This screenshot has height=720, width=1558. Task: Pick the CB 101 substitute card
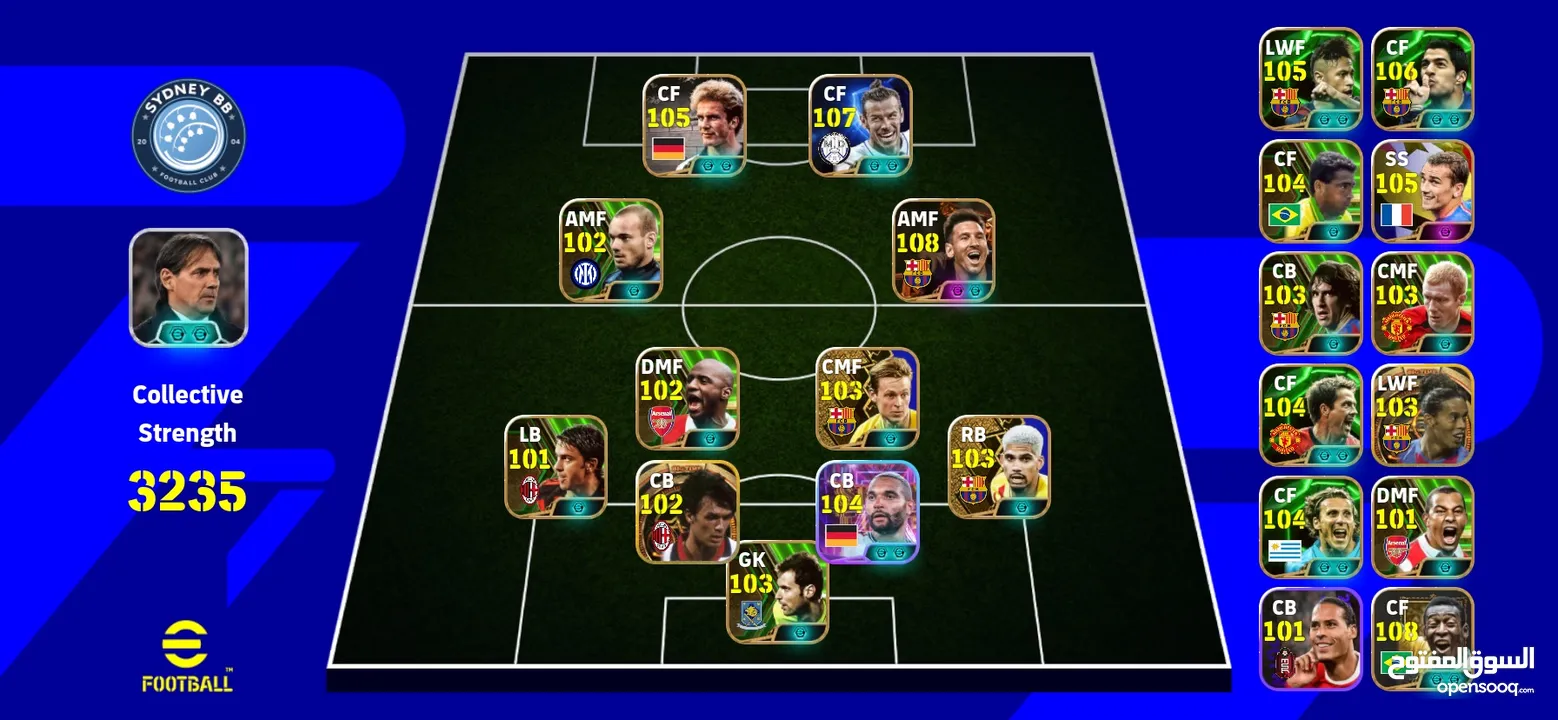point(1310,639)
